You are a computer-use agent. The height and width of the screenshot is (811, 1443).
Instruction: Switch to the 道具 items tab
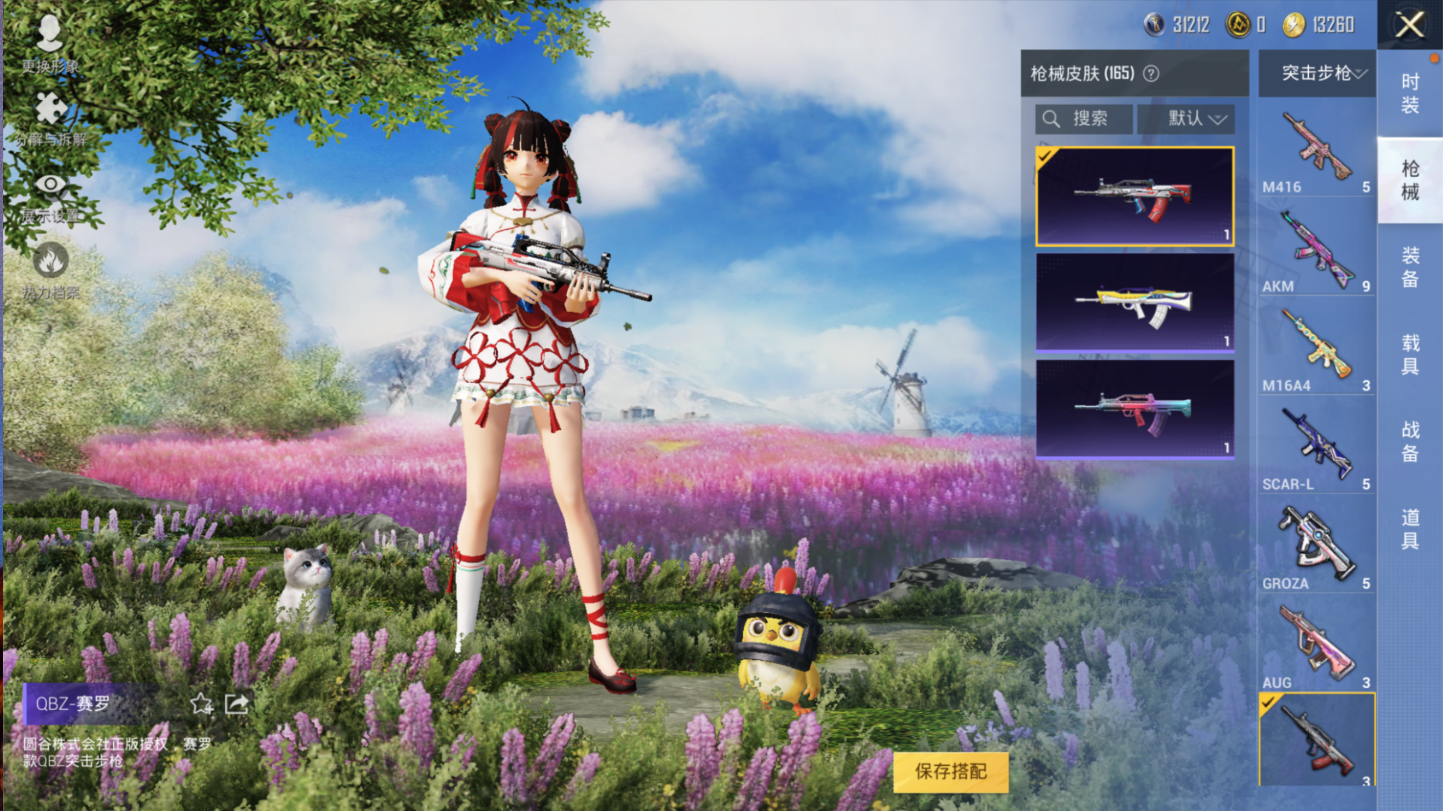point(1410,529)
